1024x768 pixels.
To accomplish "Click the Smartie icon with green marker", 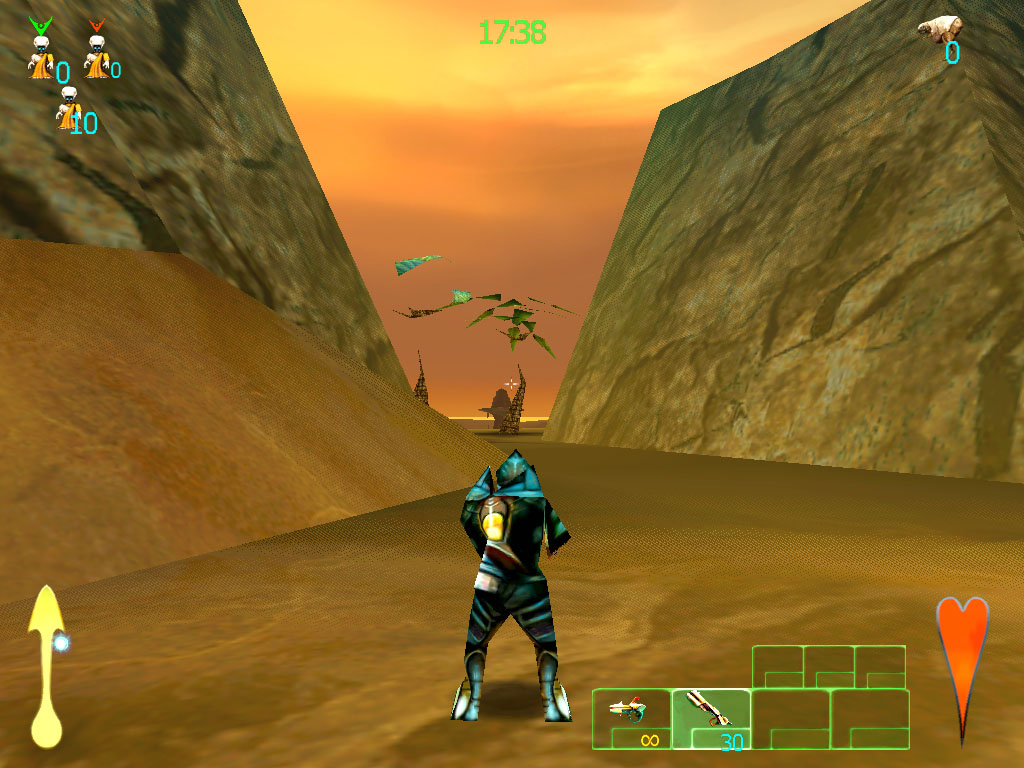I will coord(40,50).
